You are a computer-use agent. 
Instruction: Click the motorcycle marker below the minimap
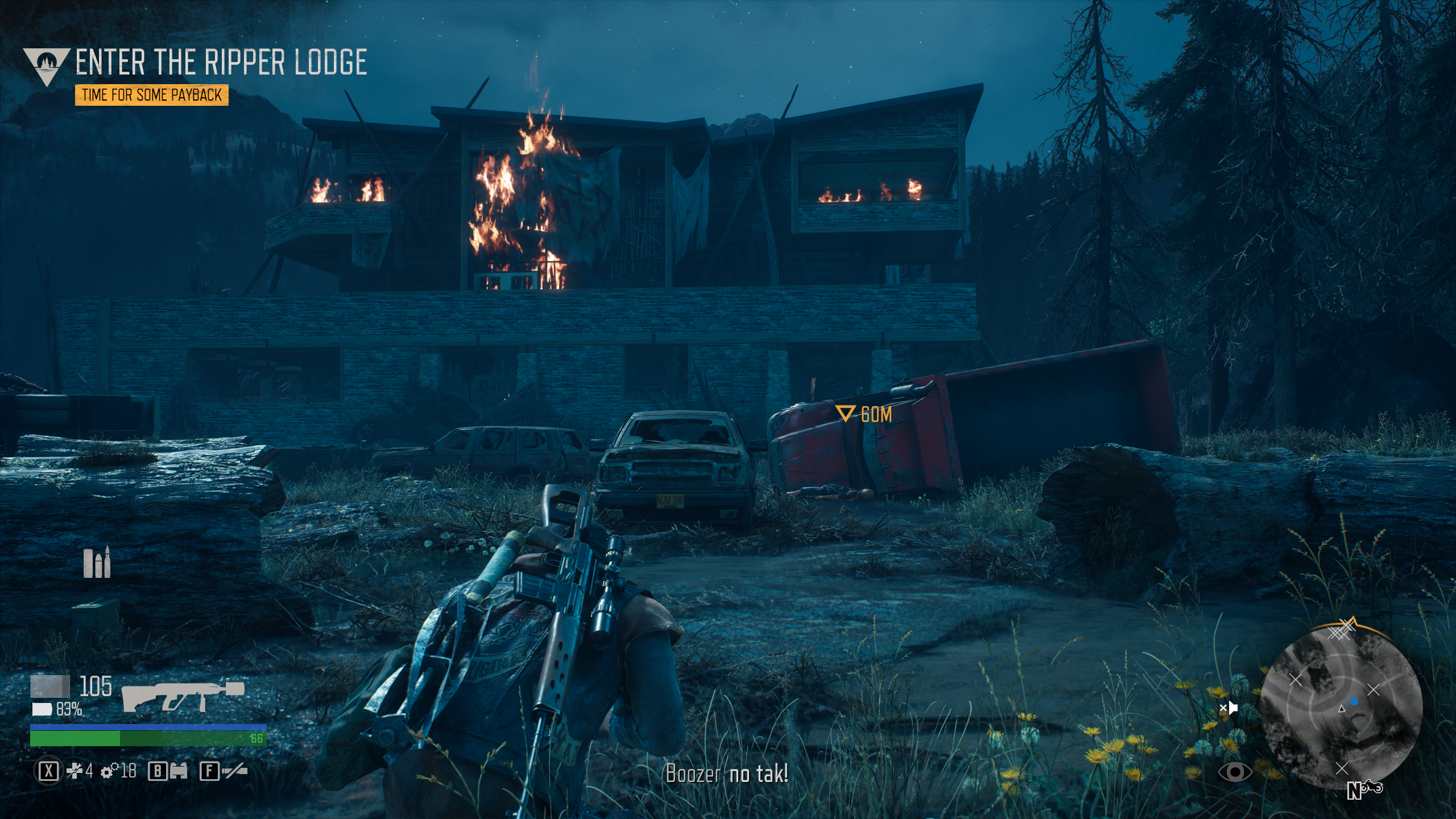point(1372,788)
